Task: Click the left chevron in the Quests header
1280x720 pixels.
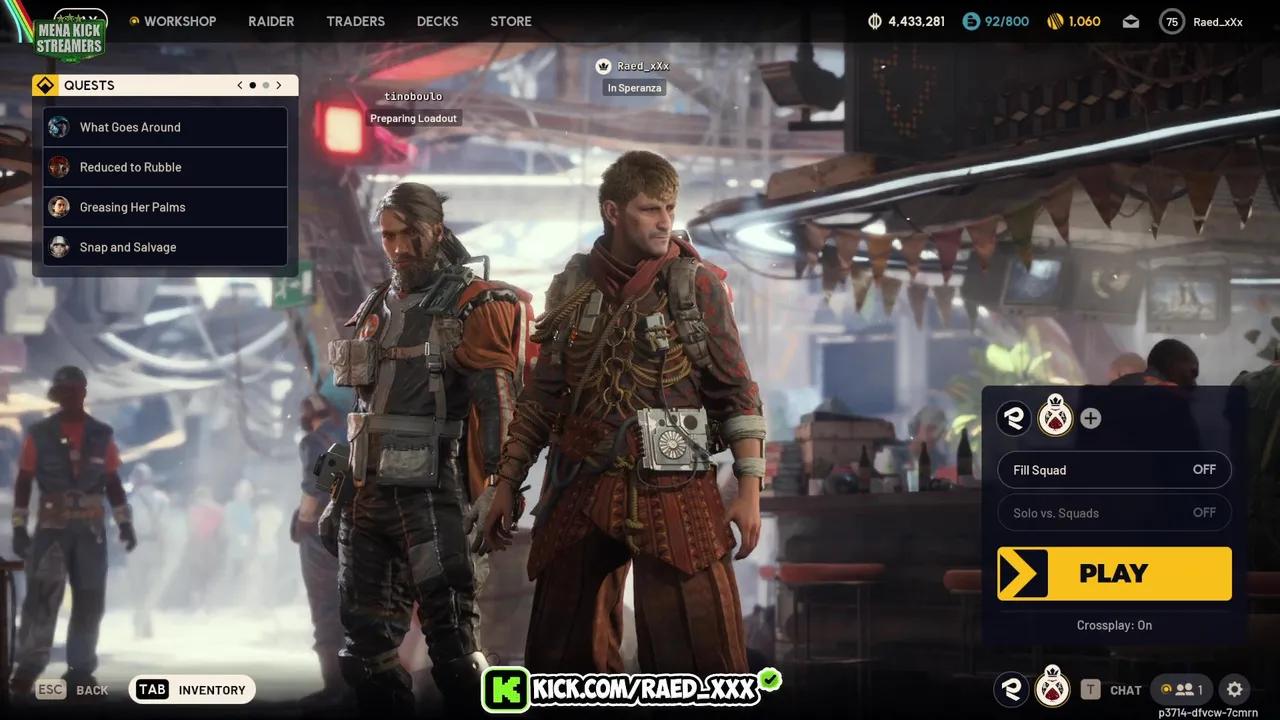Action: (x=239, y=85)
